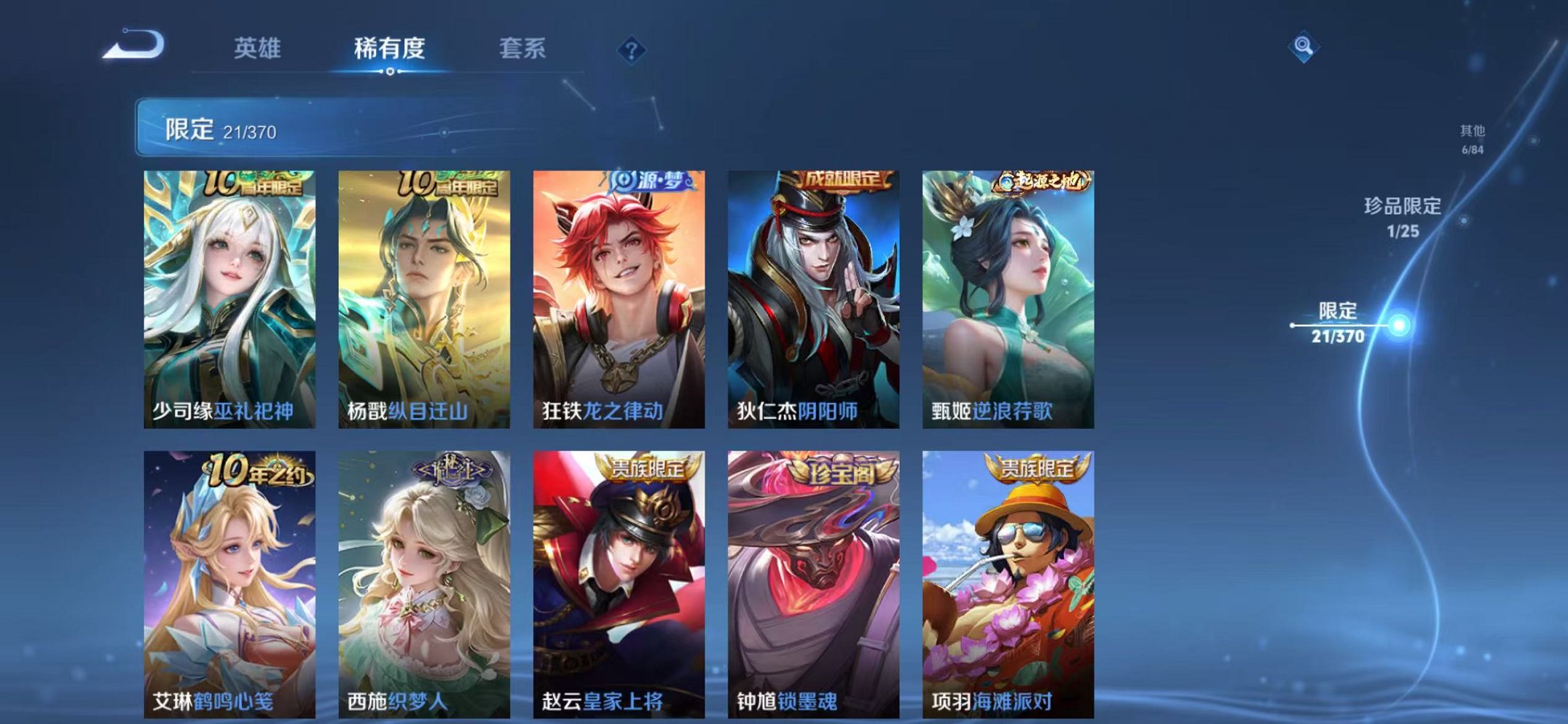Jump to 其他 category on right sidebar
Screen dimensions: 1568x724
[1472, 139]
